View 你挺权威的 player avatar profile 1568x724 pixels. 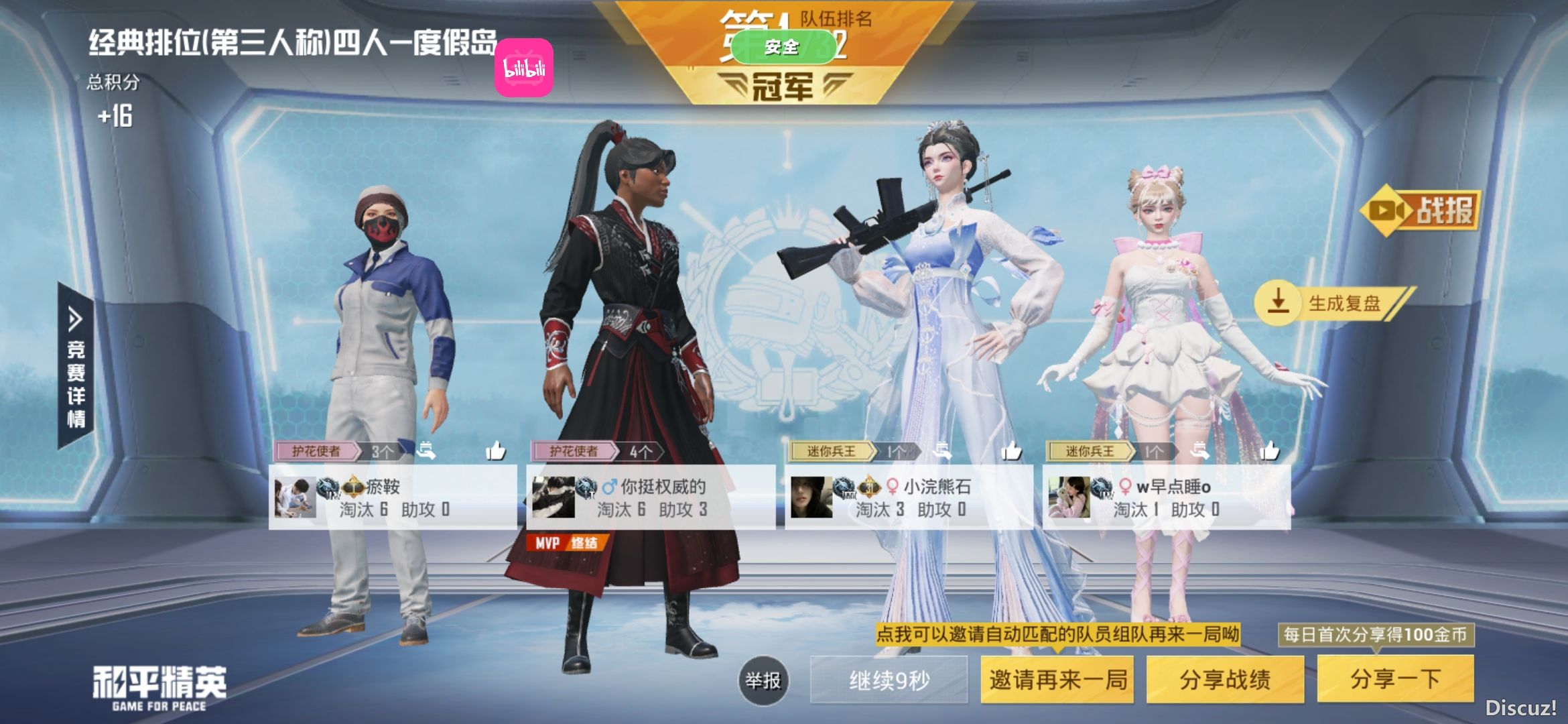pyautogui.click(x=553, y=497)
